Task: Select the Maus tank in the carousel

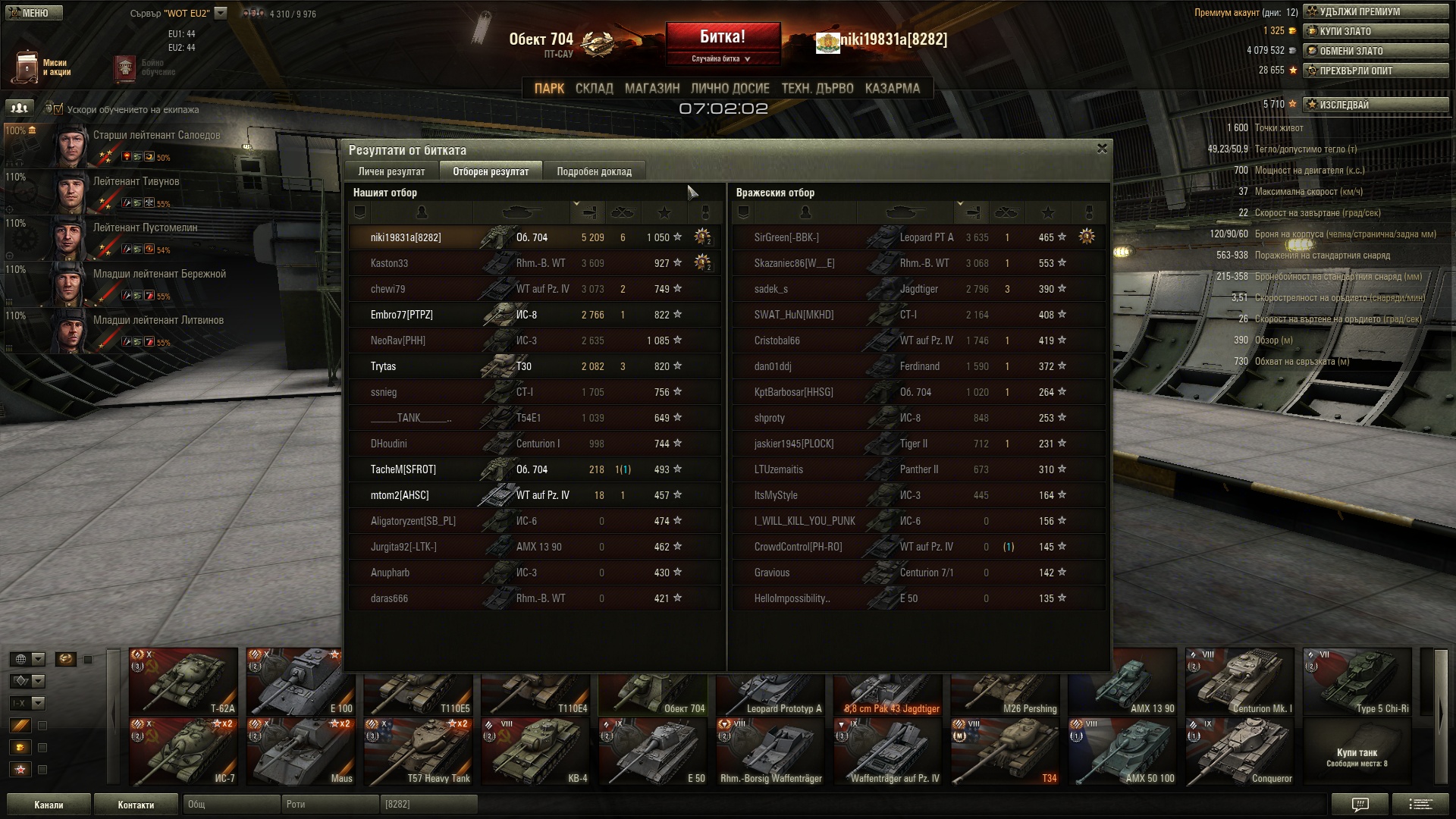Action: [300, 752]
